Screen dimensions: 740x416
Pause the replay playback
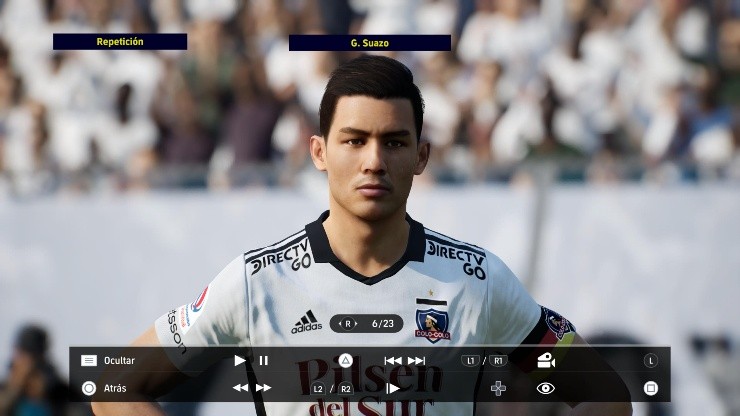click(x=264, y=360)
